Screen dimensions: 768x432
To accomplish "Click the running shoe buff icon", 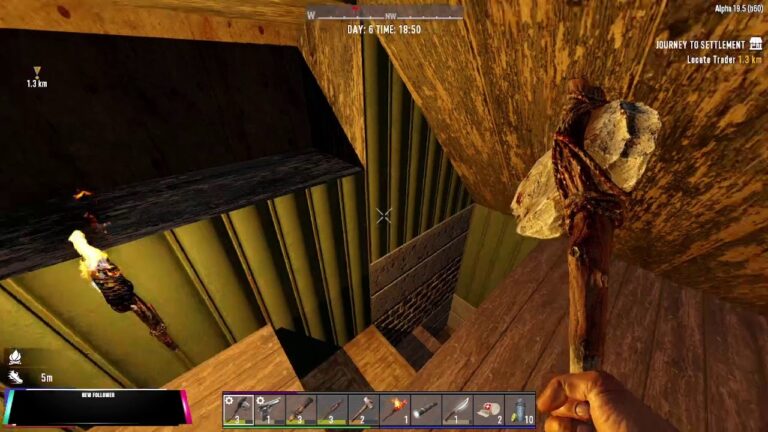I will coord(15,377).
